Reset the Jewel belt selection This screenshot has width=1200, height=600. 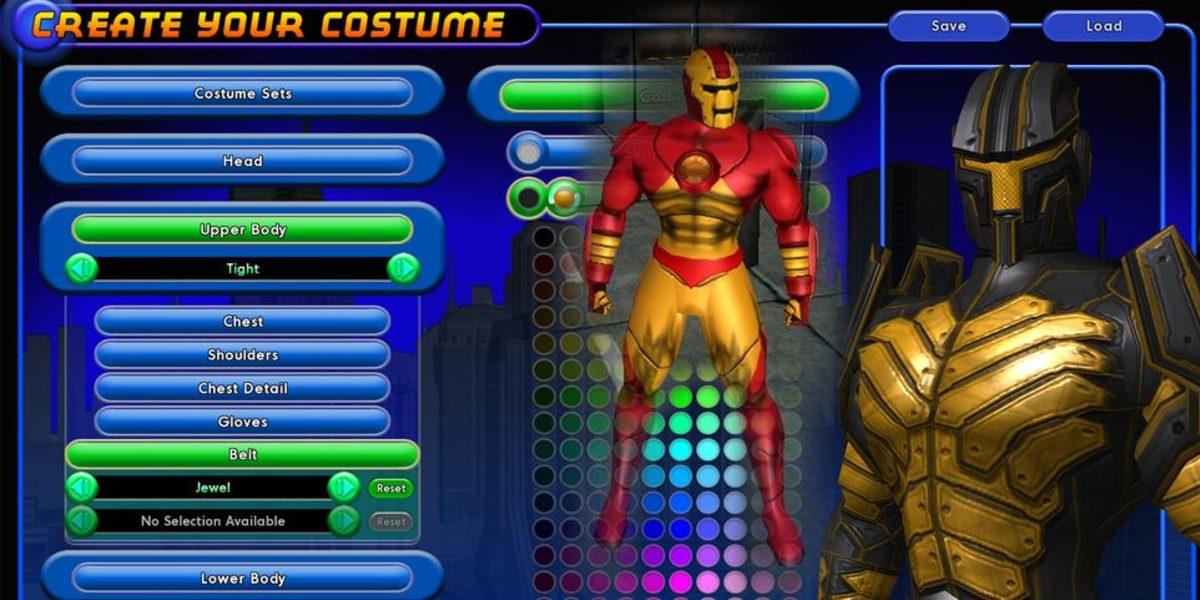(x=391, y=488)
